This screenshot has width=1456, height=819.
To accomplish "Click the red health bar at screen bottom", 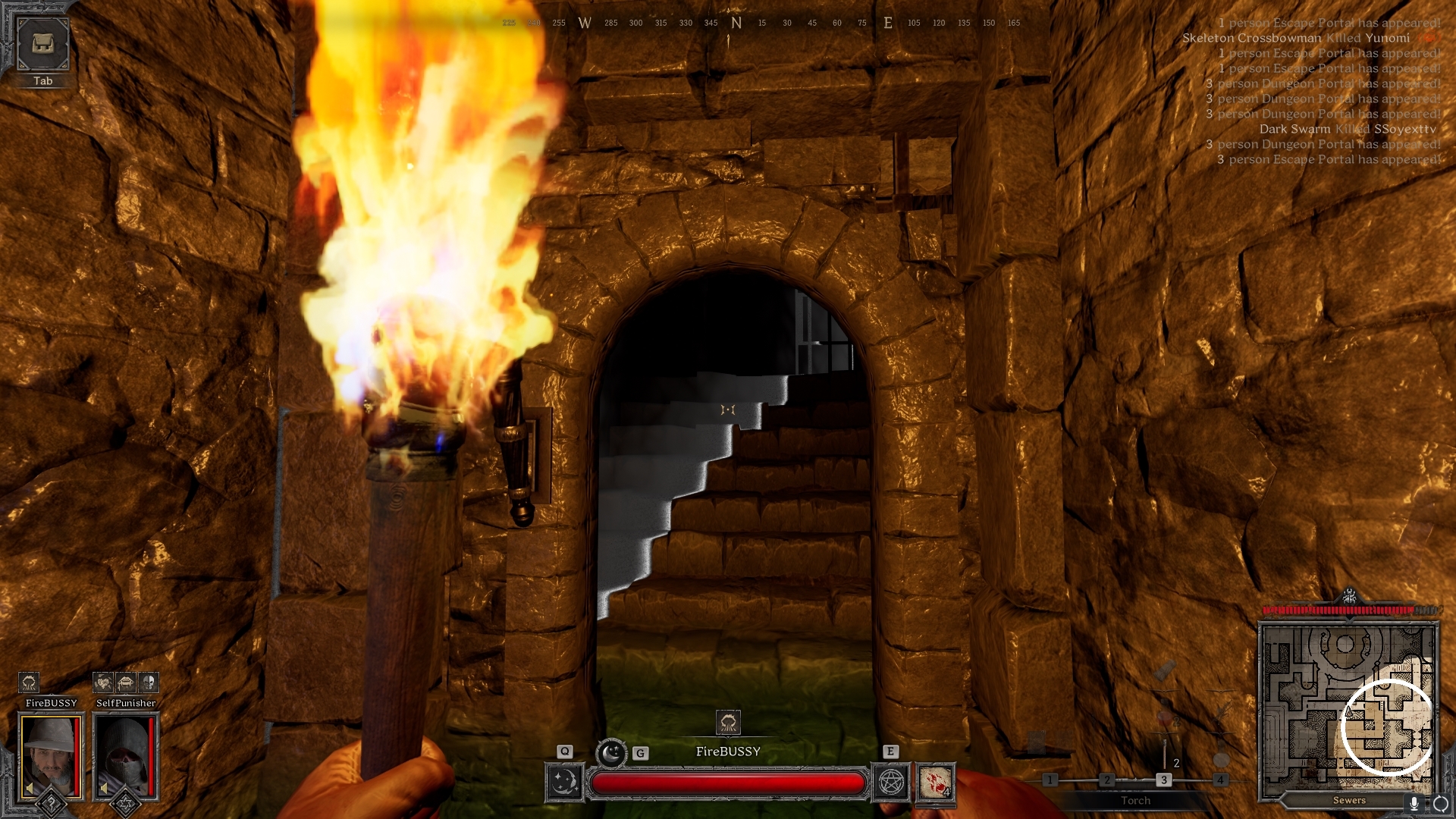I will (728, 782).
